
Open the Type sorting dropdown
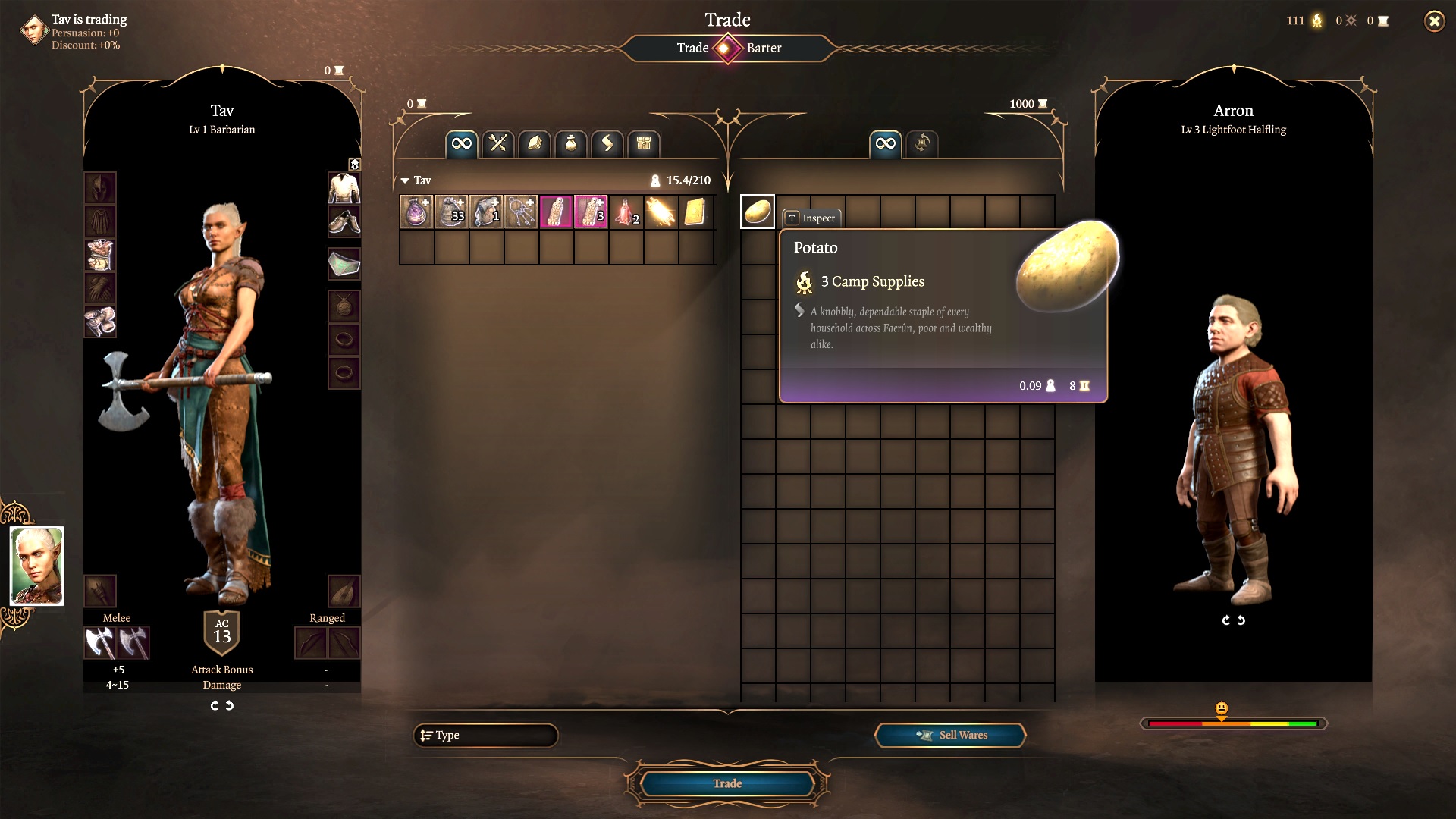point(485,735)
